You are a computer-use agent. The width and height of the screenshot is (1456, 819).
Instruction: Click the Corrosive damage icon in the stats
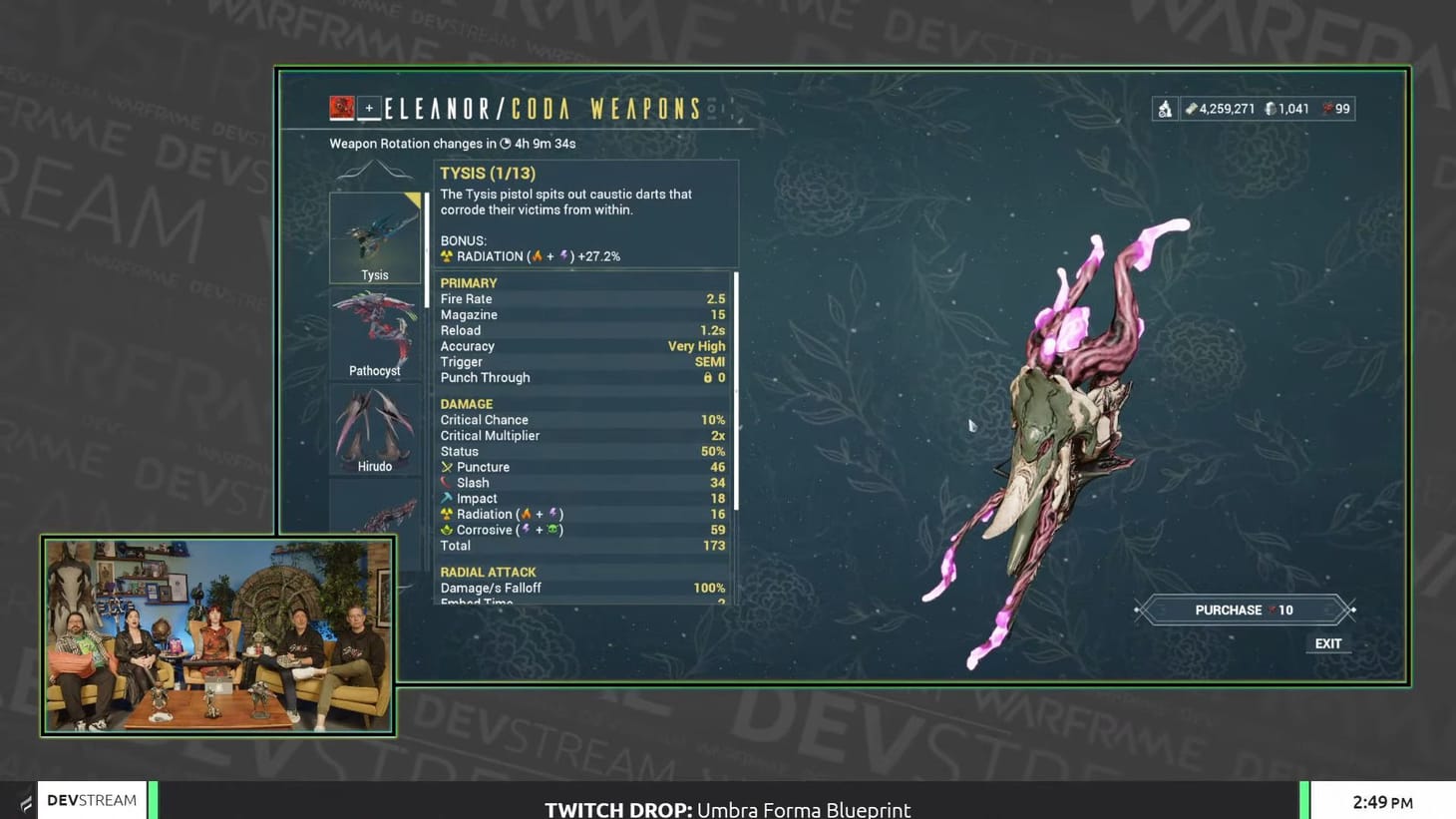448,530
